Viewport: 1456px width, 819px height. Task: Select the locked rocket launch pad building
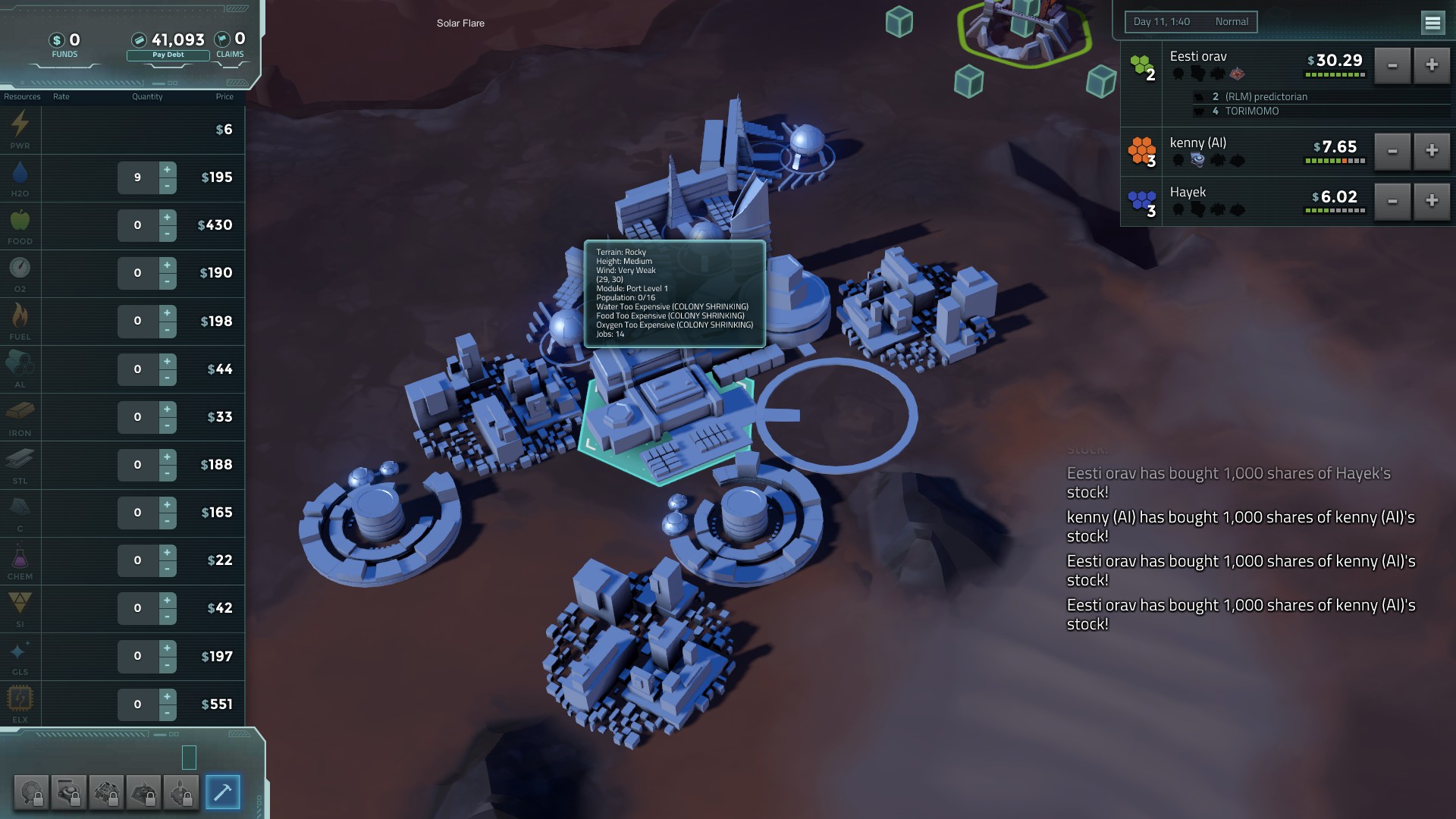181,792
